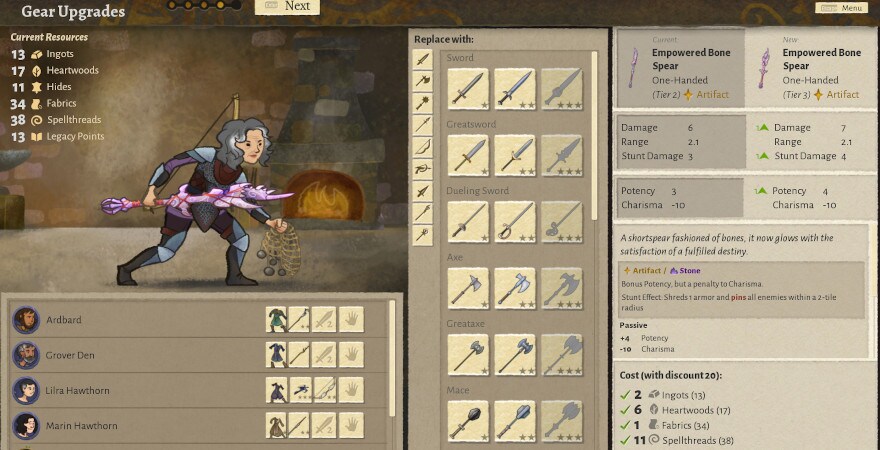880x450 pixels.
Task: Open Lilra Hawthorn's crossbow weapon slot
Action: tap(300, 390)
